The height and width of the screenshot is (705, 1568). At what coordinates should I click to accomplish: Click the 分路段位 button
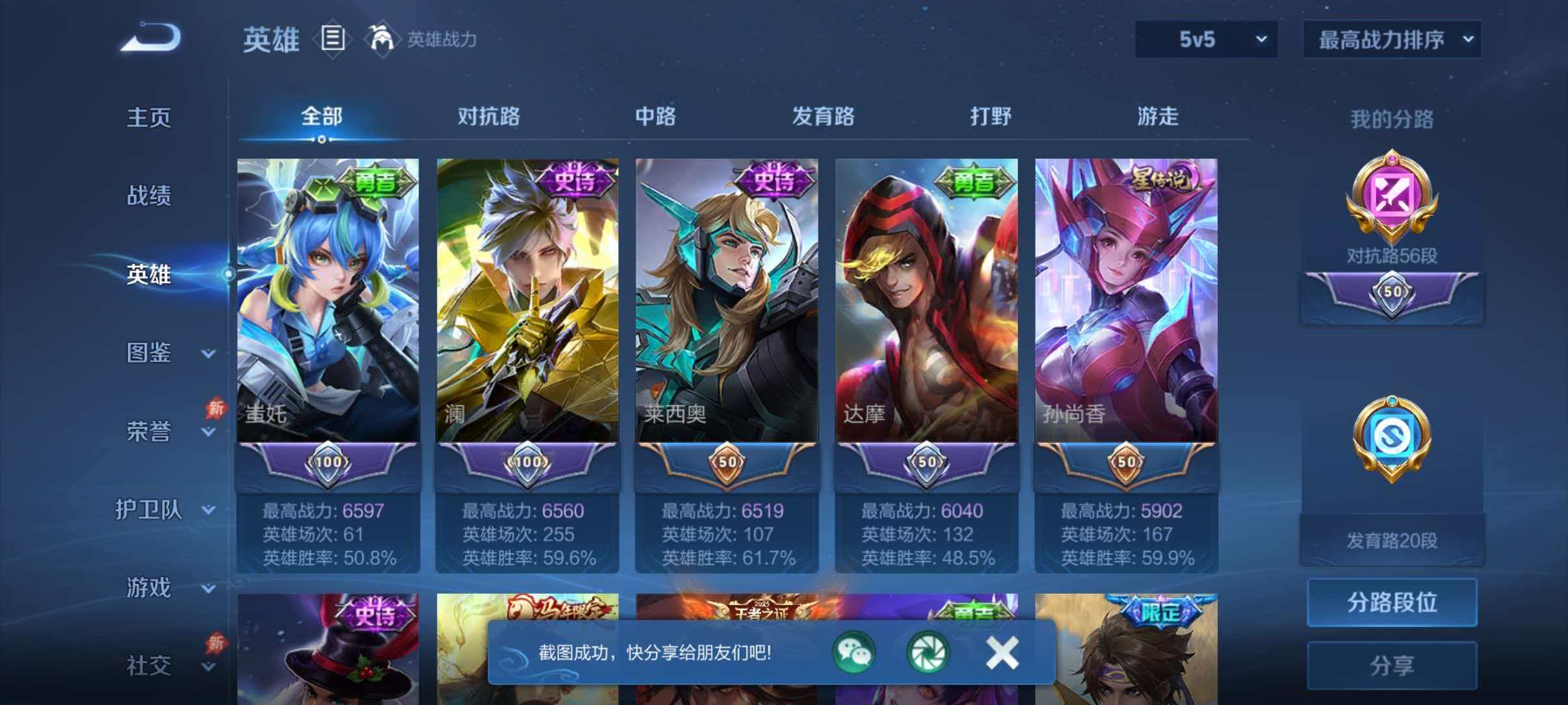click(x=1391, y=602)
